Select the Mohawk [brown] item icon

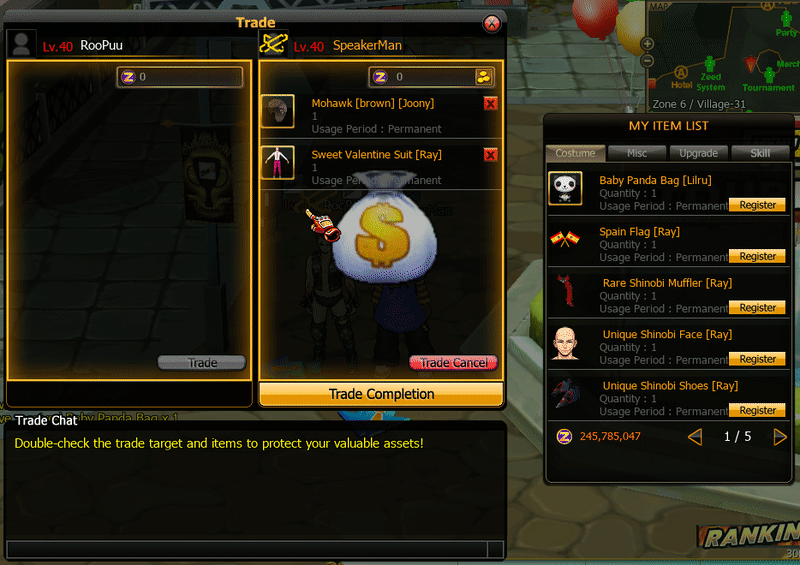277,111
